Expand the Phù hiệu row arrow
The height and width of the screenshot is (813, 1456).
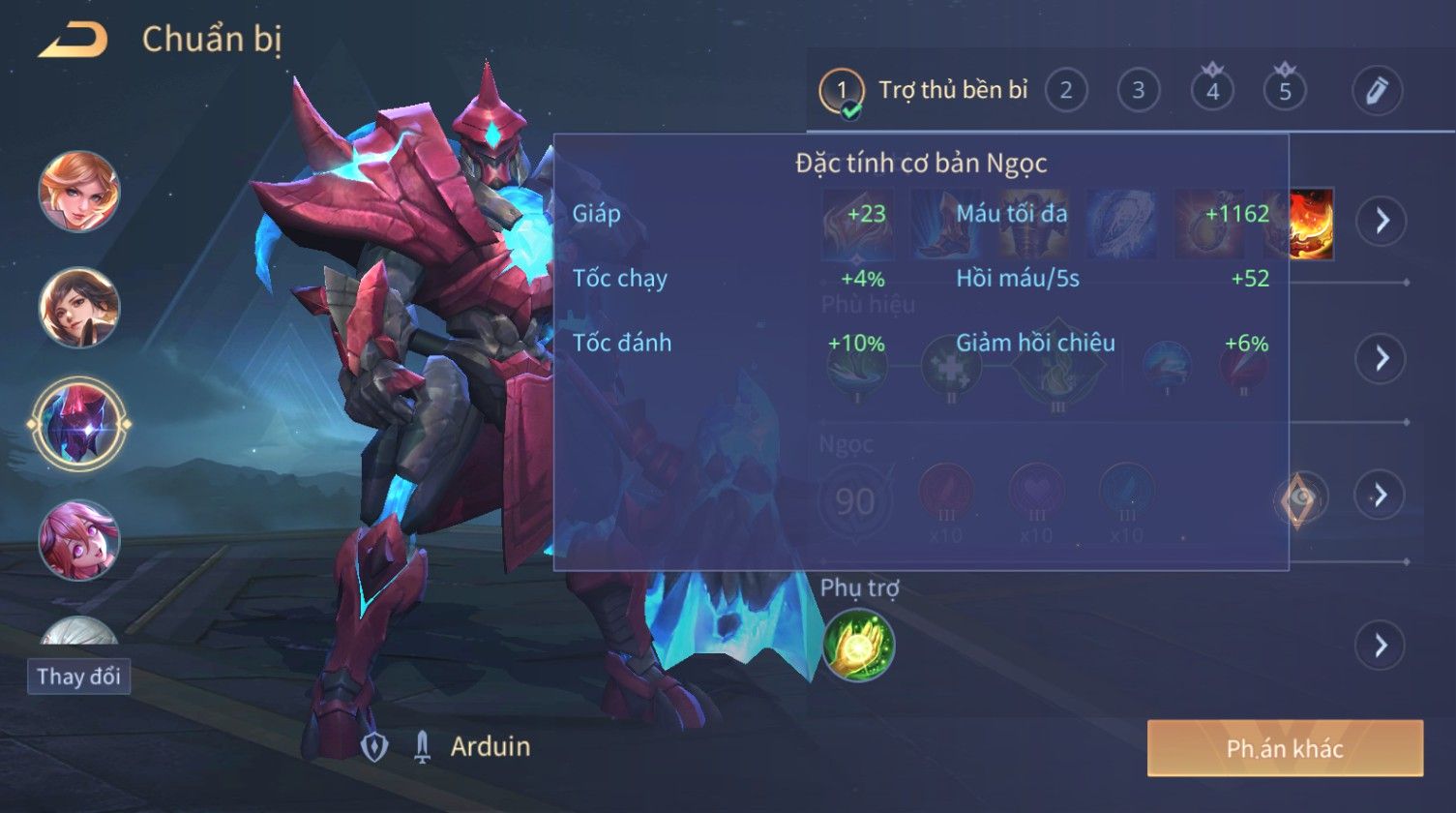[1381, 359]
